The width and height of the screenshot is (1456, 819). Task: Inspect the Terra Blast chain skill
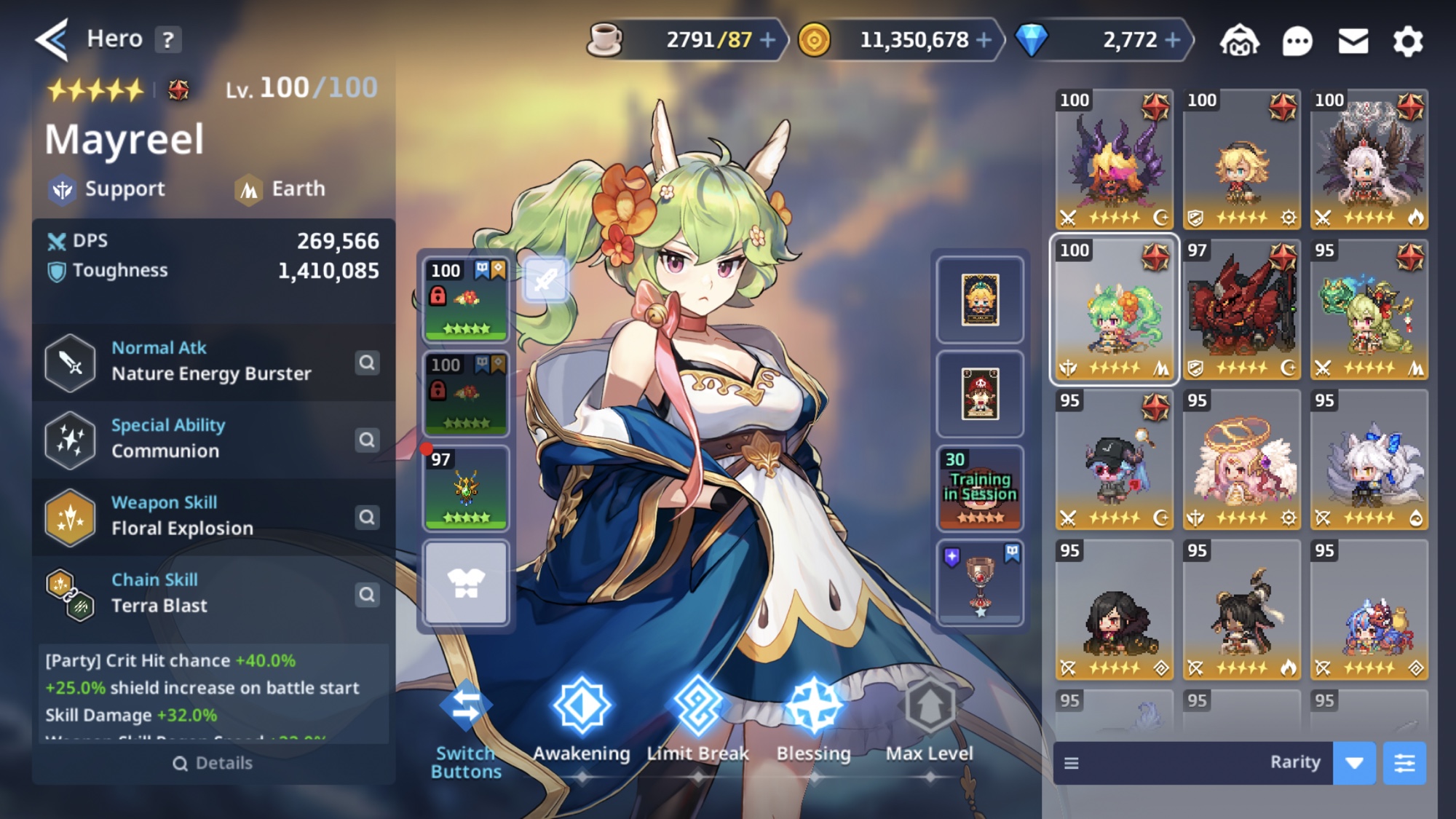[x=367, y=595]
